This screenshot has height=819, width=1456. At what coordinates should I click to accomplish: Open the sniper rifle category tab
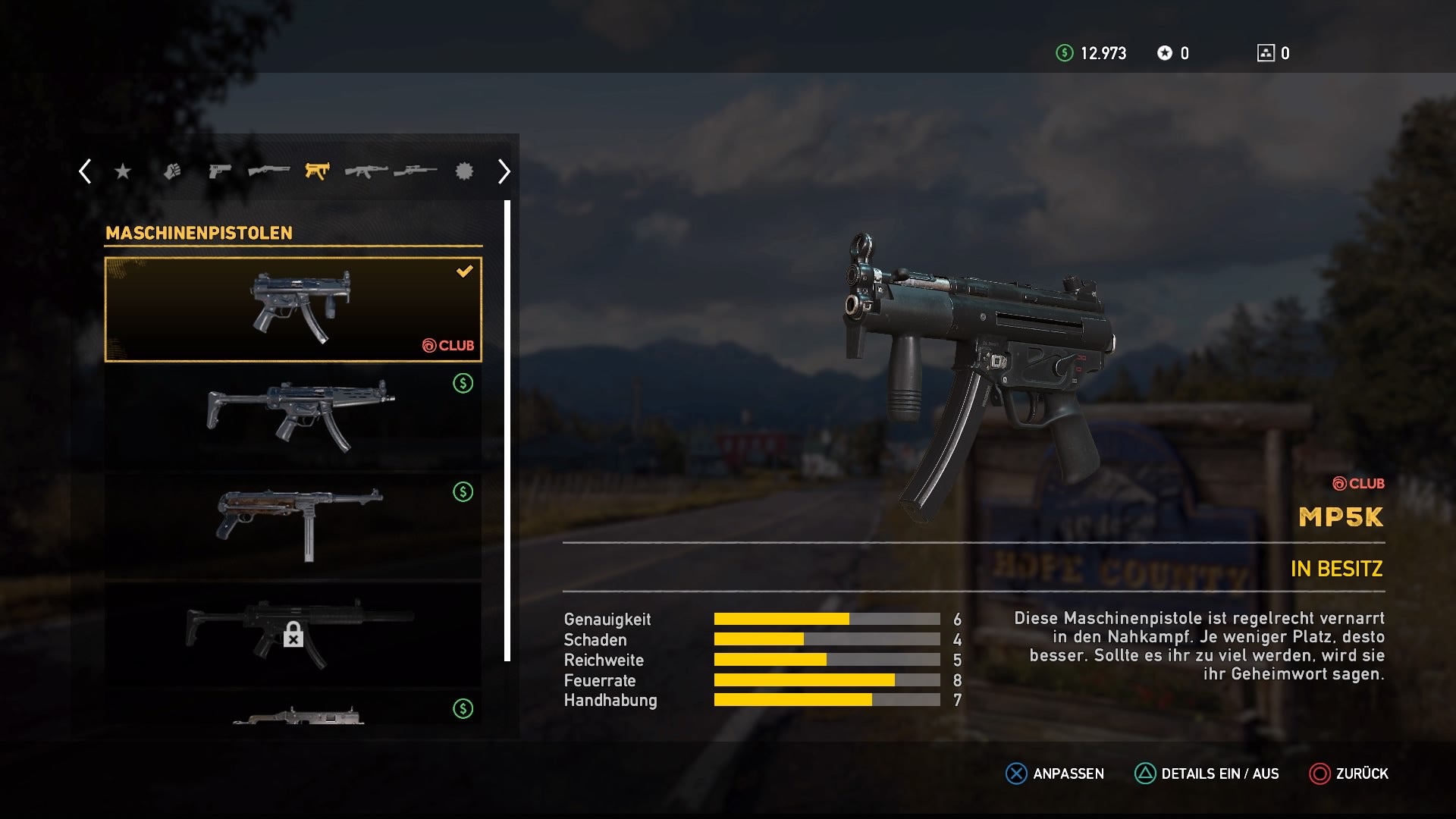pyautogui.click(x=415, y=171)
